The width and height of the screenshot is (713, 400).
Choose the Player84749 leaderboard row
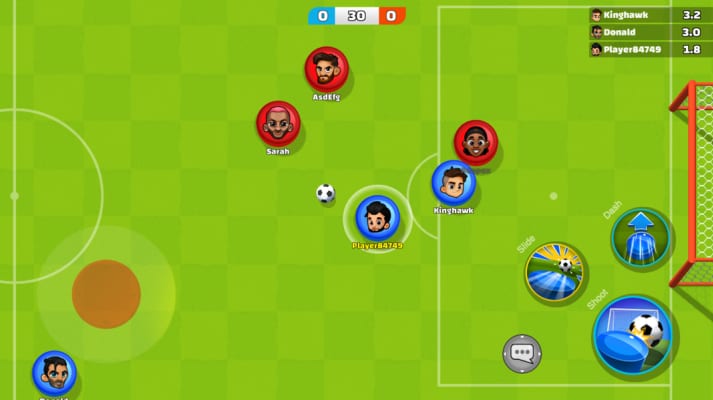click(649, 49)
